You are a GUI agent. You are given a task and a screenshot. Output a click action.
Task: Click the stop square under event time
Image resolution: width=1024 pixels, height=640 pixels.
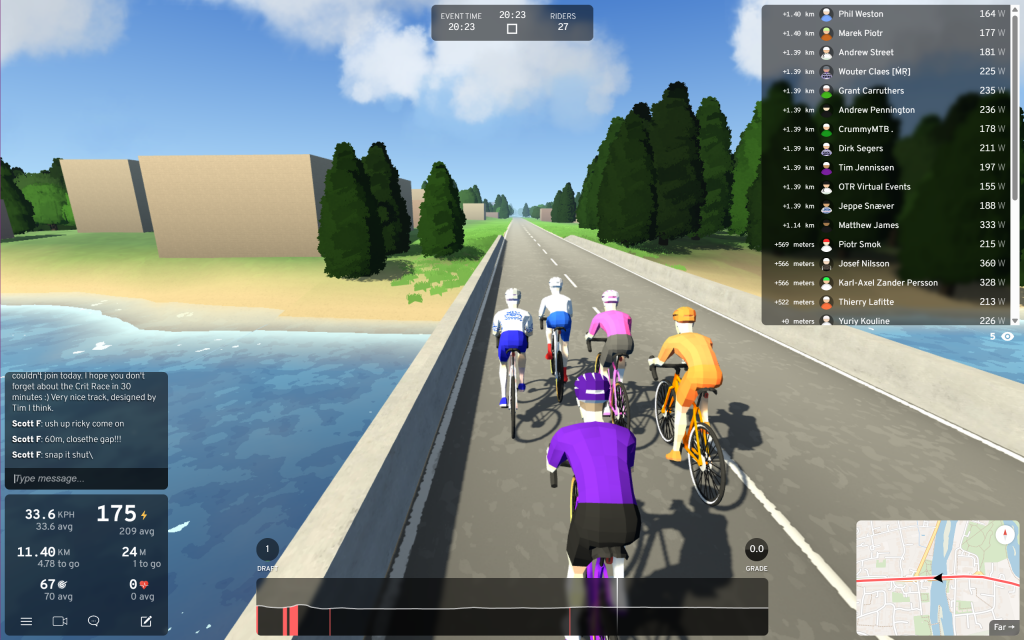[512, 29]
